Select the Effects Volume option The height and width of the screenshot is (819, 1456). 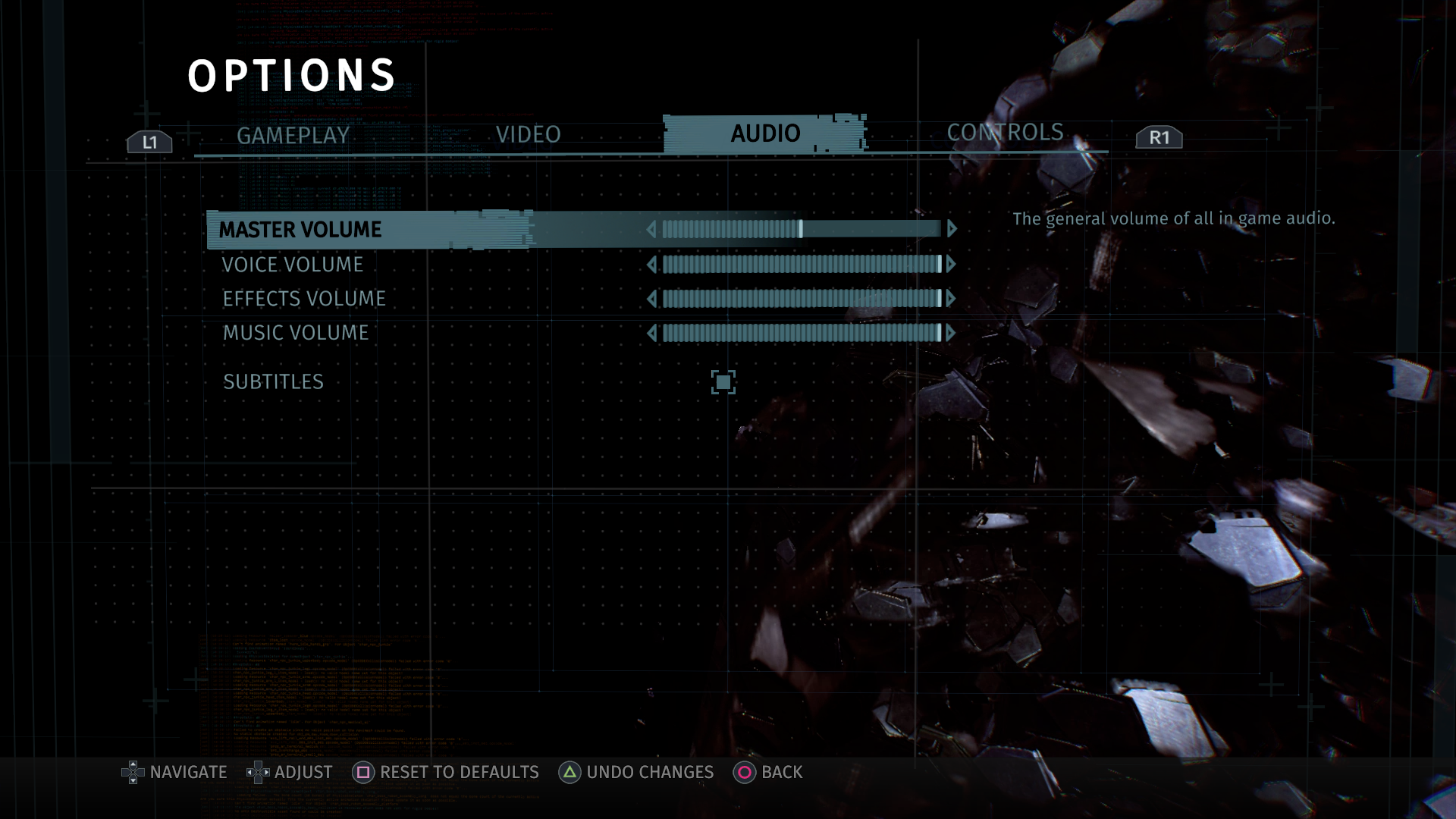click(304, 299)
